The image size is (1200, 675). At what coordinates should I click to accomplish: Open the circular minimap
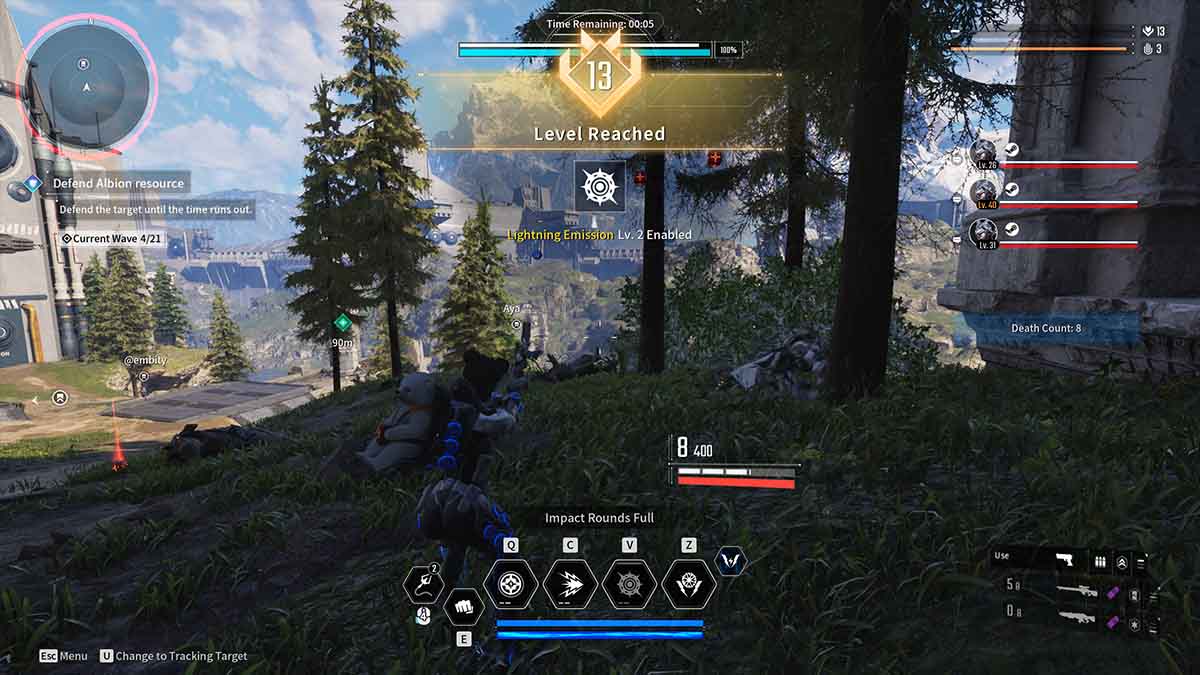(x=87, y=86)
